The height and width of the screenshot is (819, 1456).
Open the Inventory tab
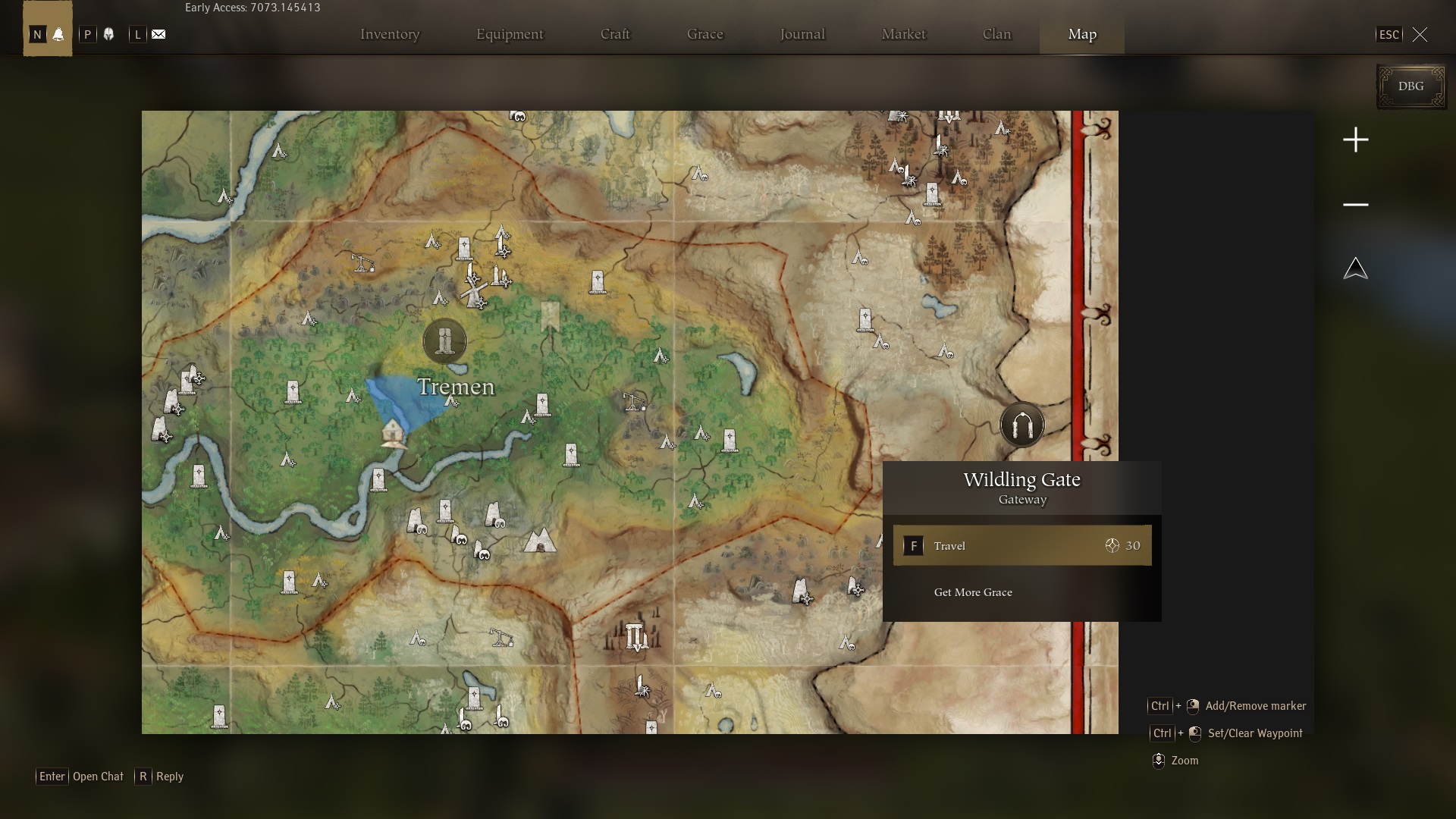390,34
